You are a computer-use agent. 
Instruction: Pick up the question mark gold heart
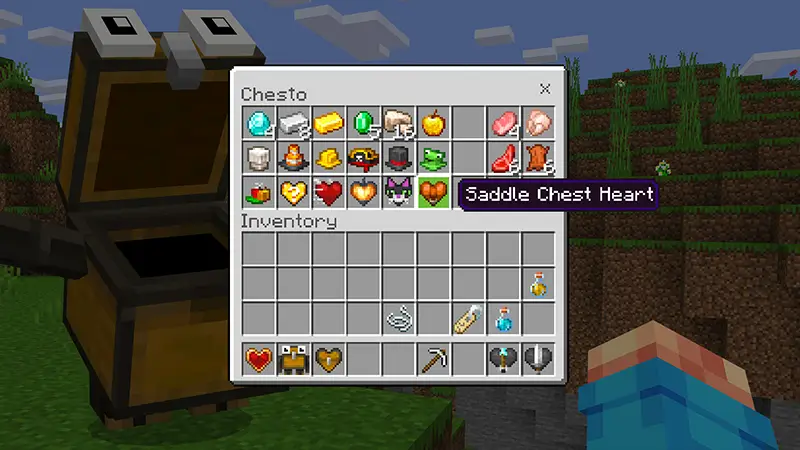pos(295,192)
